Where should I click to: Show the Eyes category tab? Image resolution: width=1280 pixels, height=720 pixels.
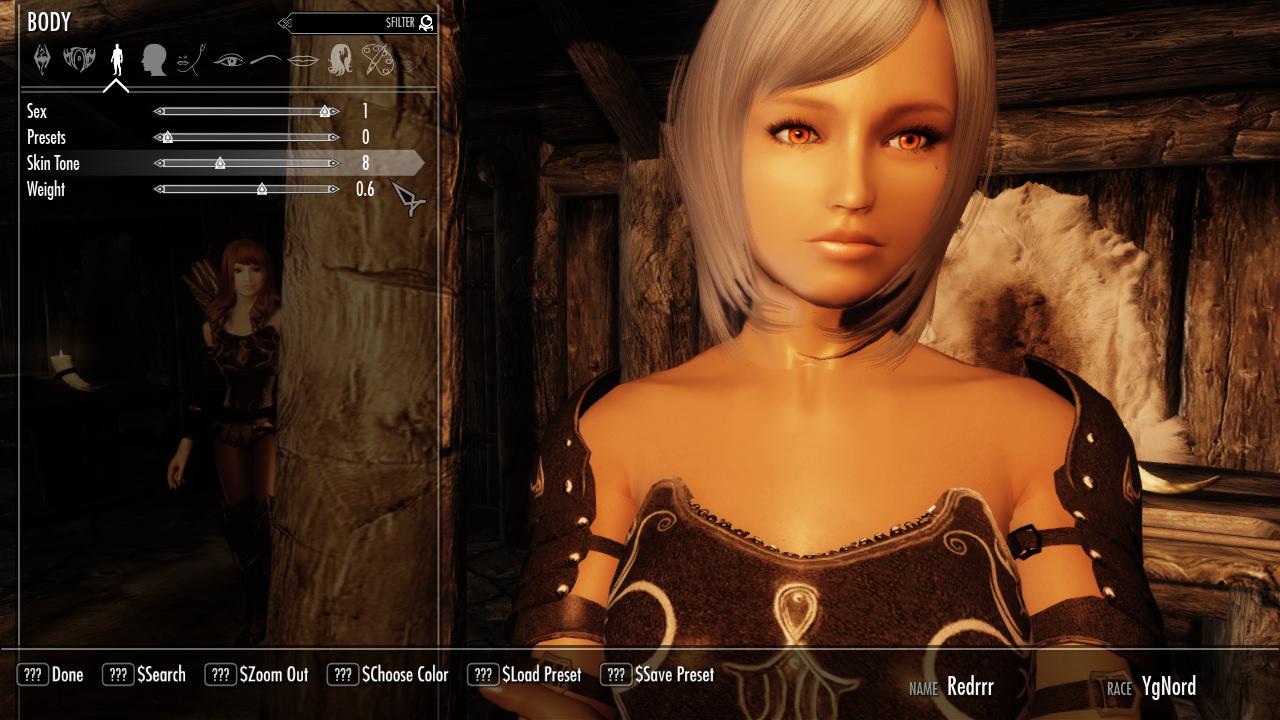point(229,60)
